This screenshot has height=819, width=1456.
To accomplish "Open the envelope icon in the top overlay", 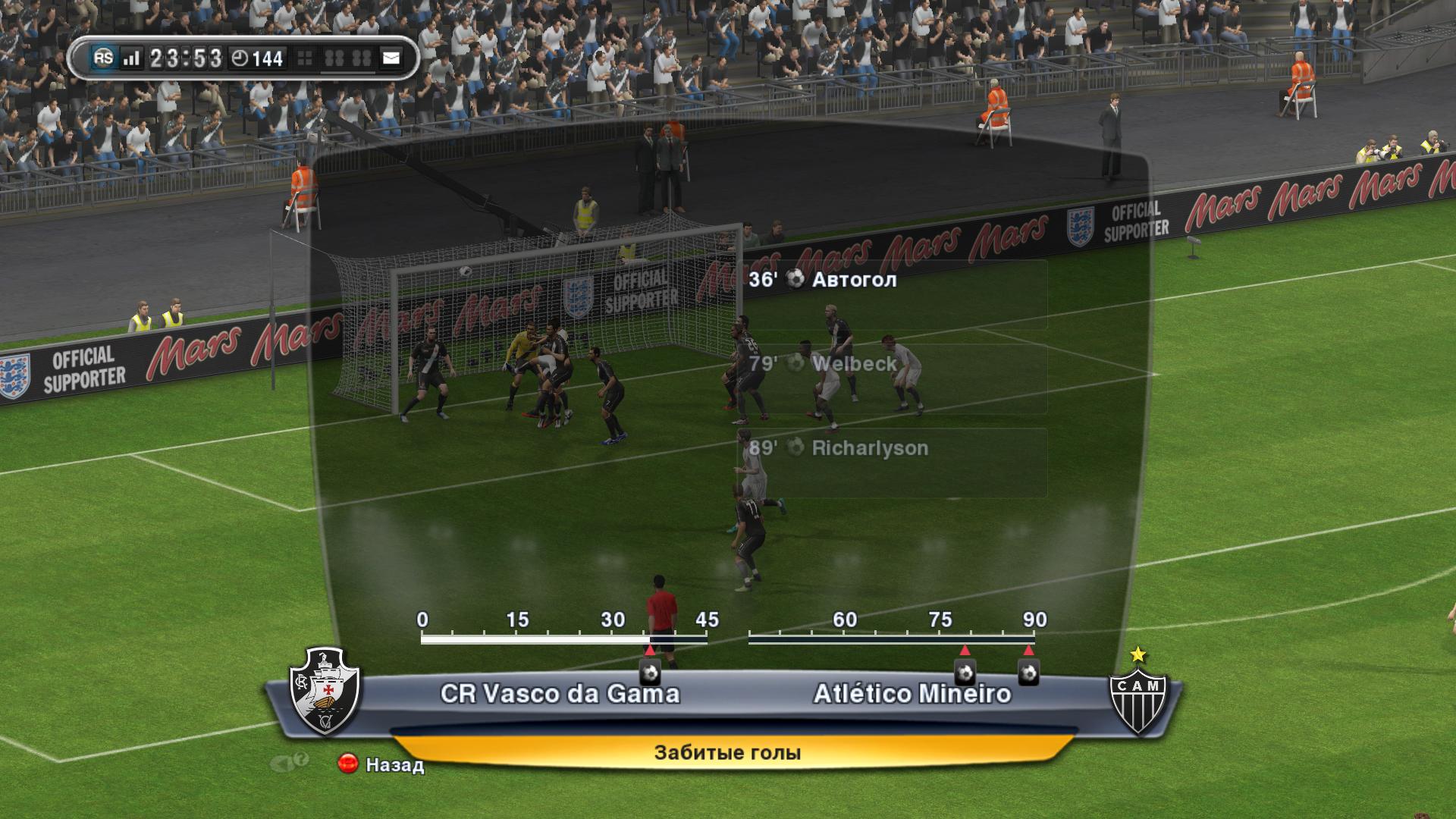I will [391, 58].
